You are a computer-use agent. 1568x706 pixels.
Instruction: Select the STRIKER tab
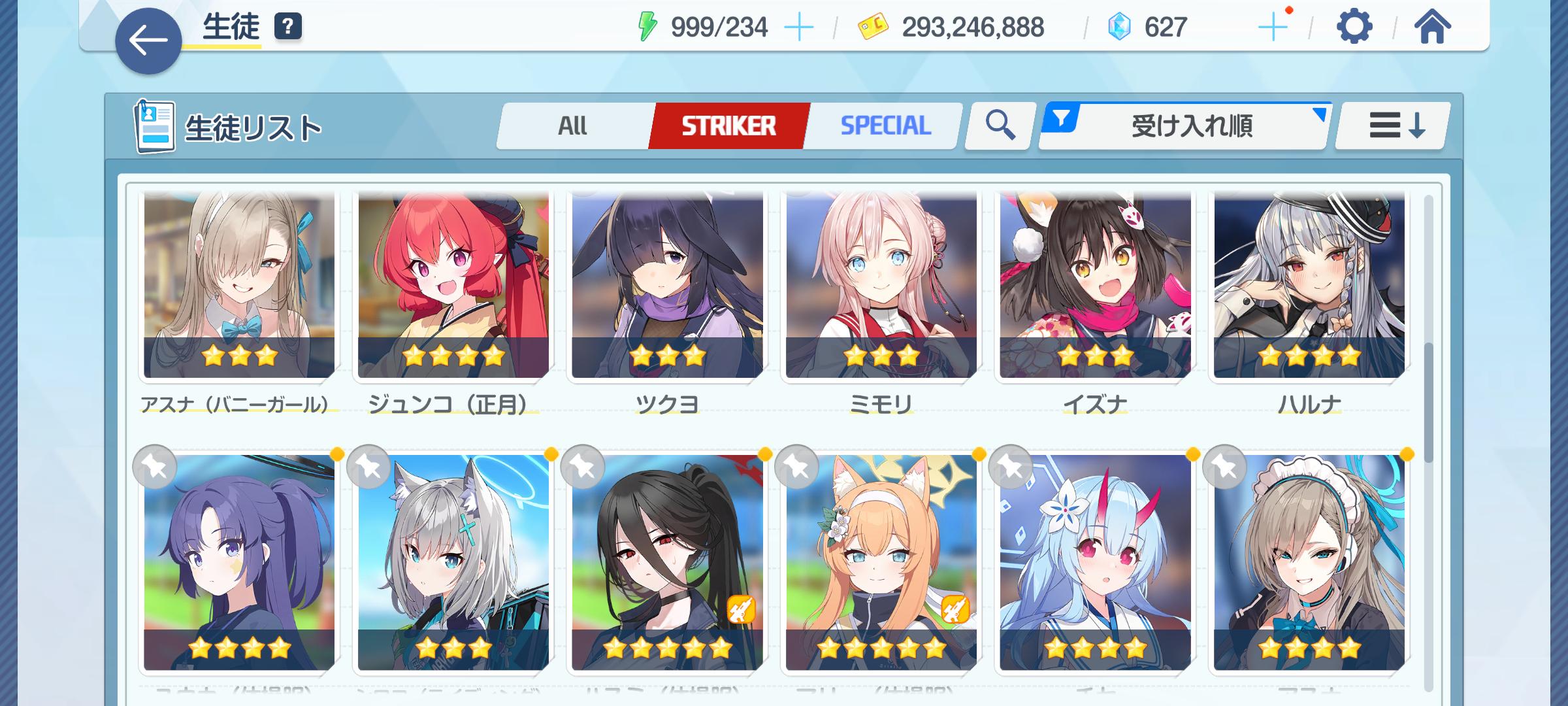[x=728, y=126]
